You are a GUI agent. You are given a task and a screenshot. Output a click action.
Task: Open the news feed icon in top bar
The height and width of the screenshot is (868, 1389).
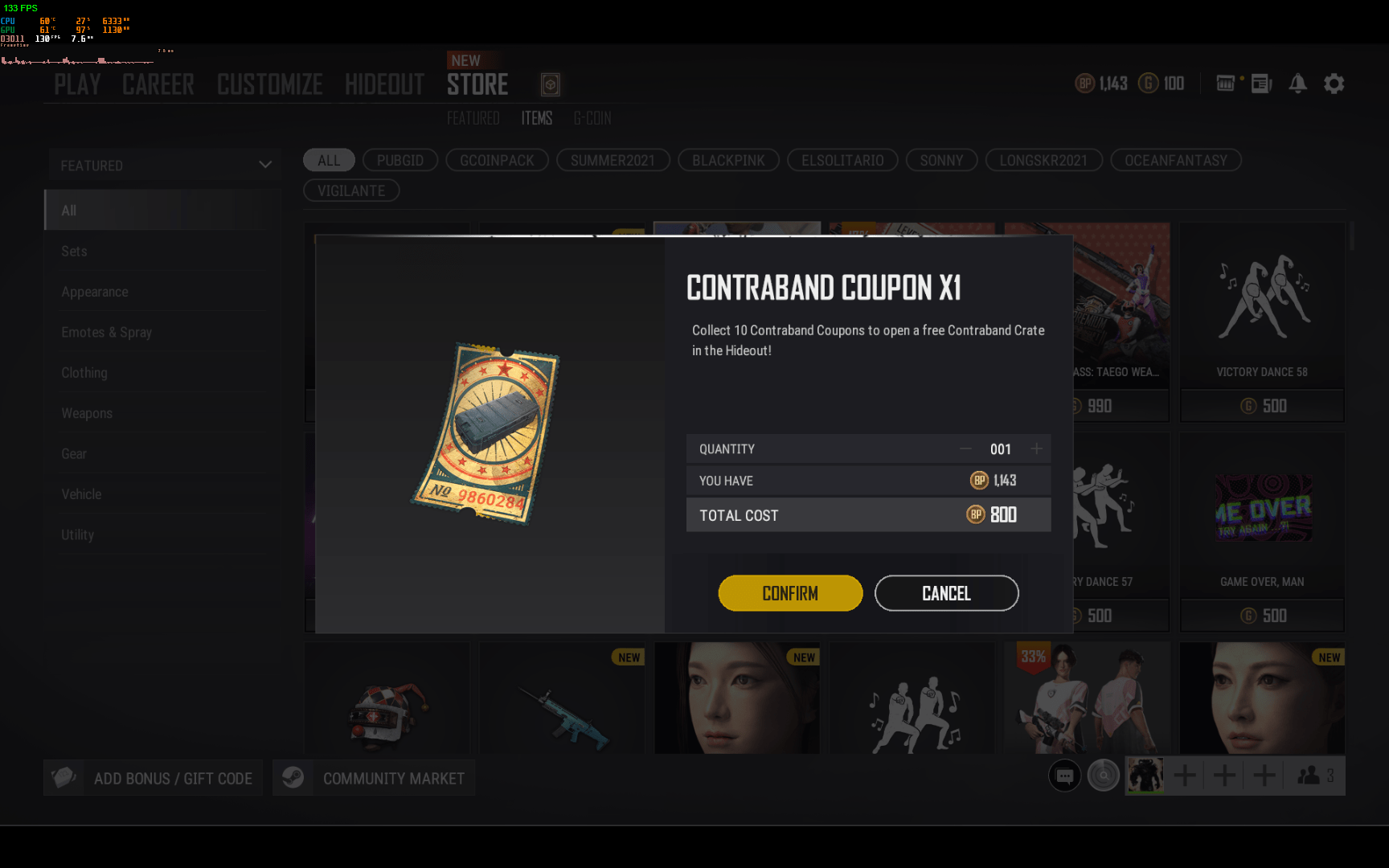(x=1262, y=84)
